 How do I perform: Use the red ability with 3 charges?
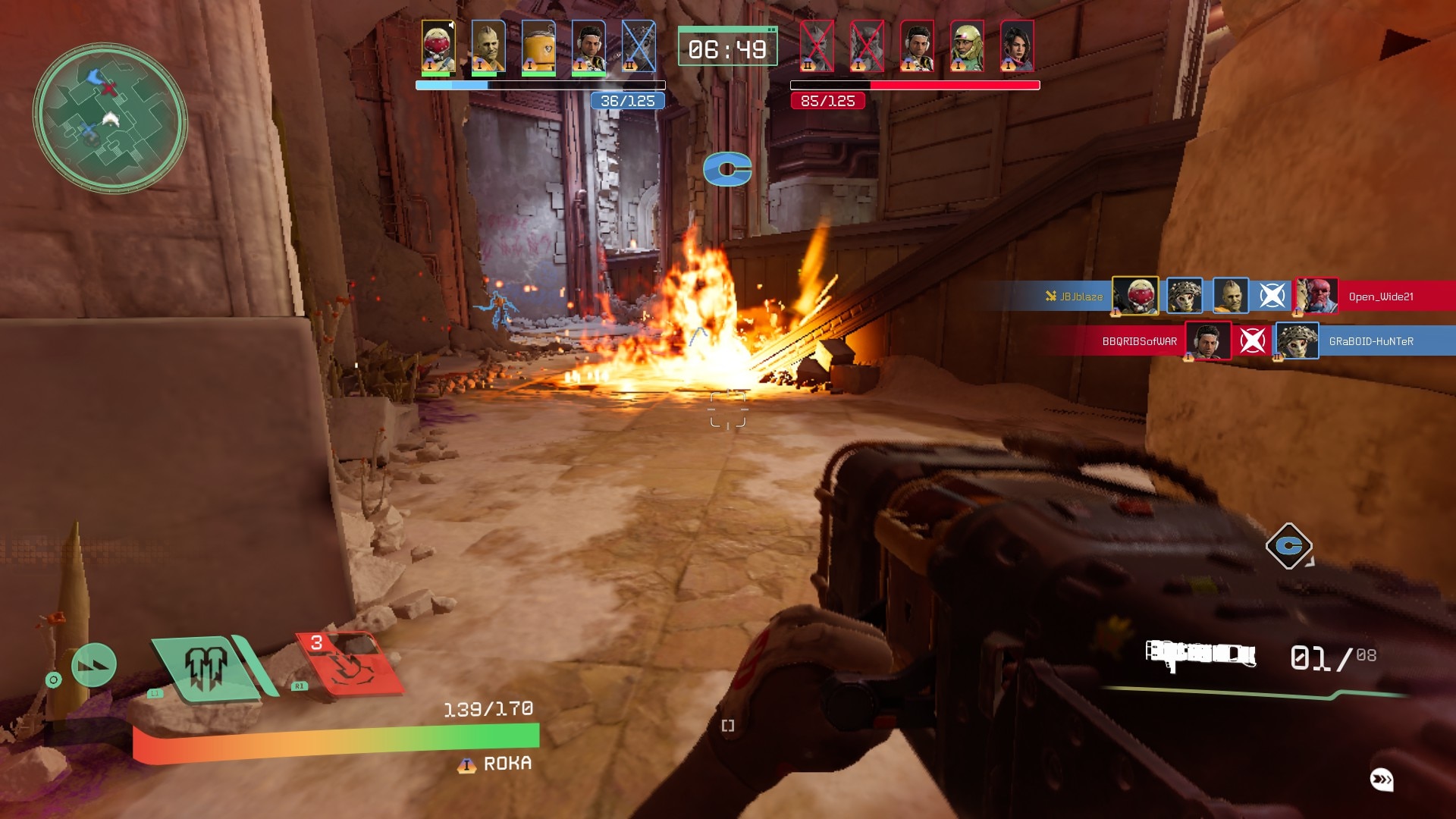(x=348, y=664)
